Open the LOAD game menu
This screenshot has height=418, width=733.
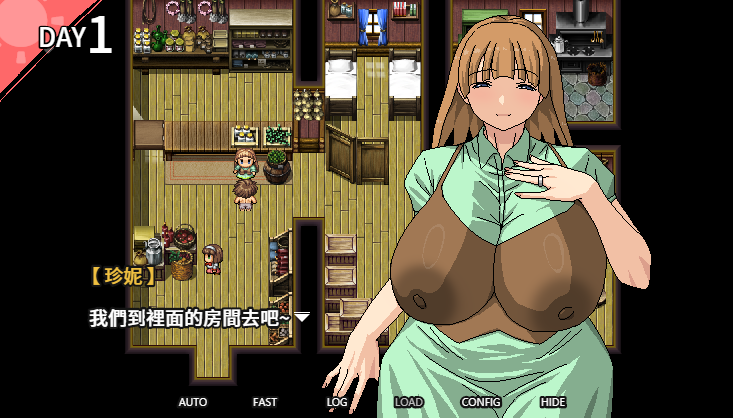(408, 402)
